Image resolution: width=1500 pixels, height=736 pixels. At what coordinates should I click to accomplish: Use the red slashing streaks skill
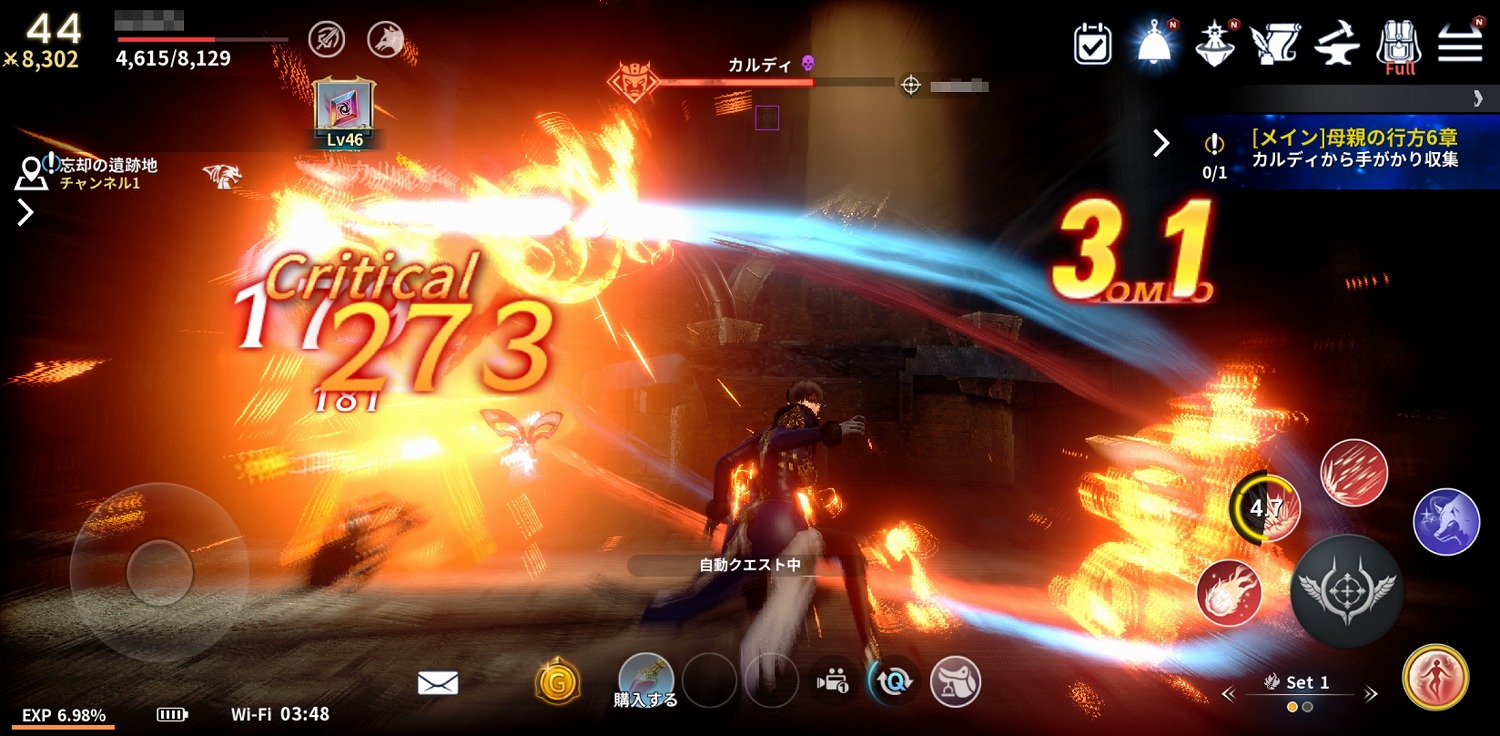pos(1353,472)
